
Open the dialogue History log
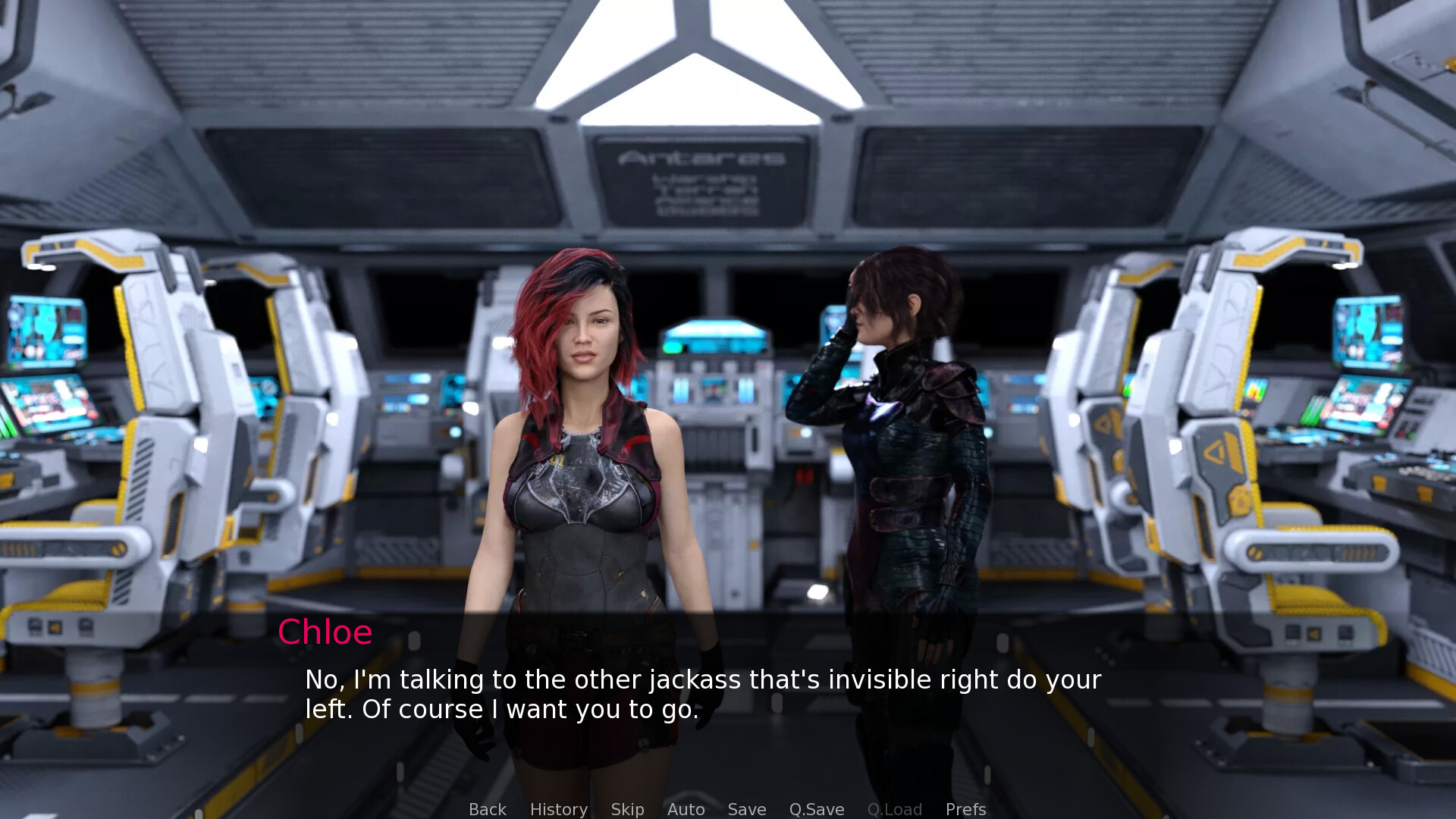(x=558, y=809)
